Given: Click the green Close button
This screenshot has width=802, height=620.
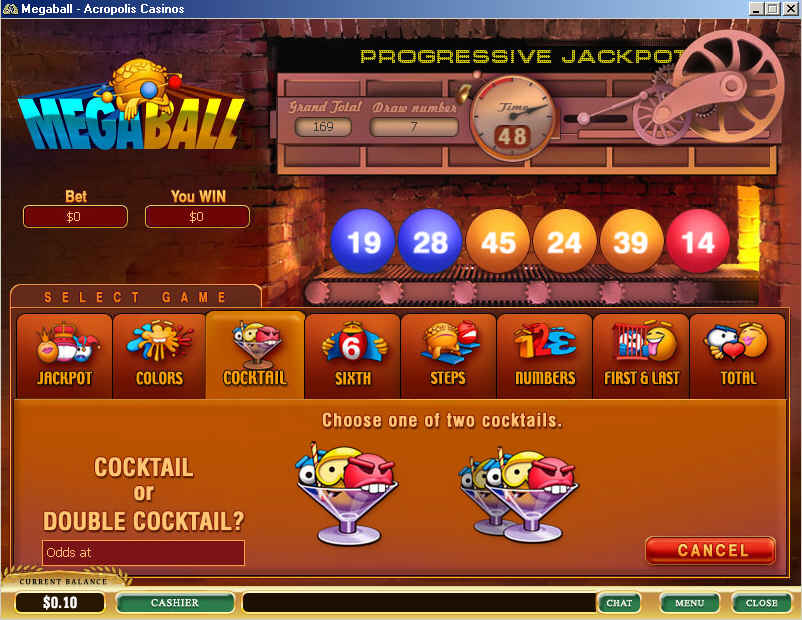Looking at the screenshot, I should tap(761, 603).
